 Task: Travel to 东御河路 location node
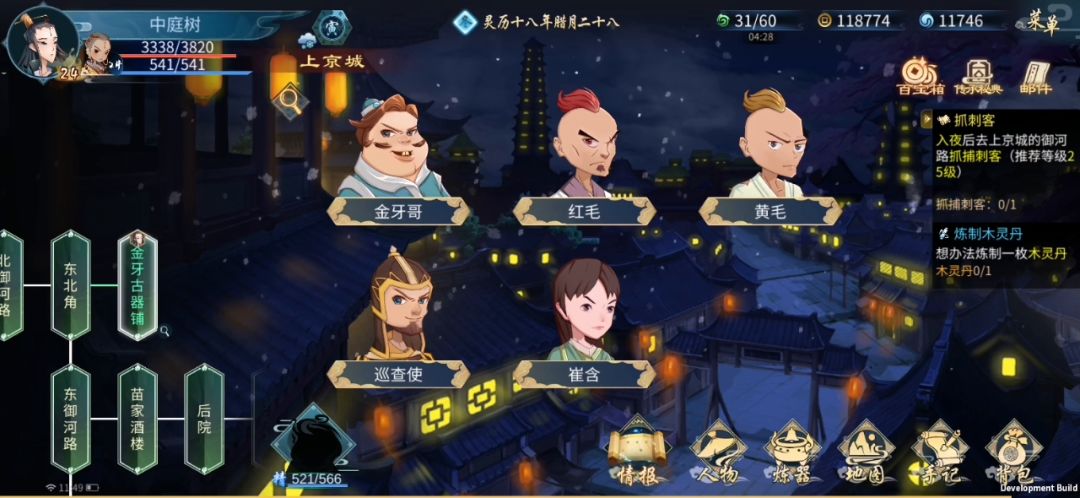click(71, 417)
